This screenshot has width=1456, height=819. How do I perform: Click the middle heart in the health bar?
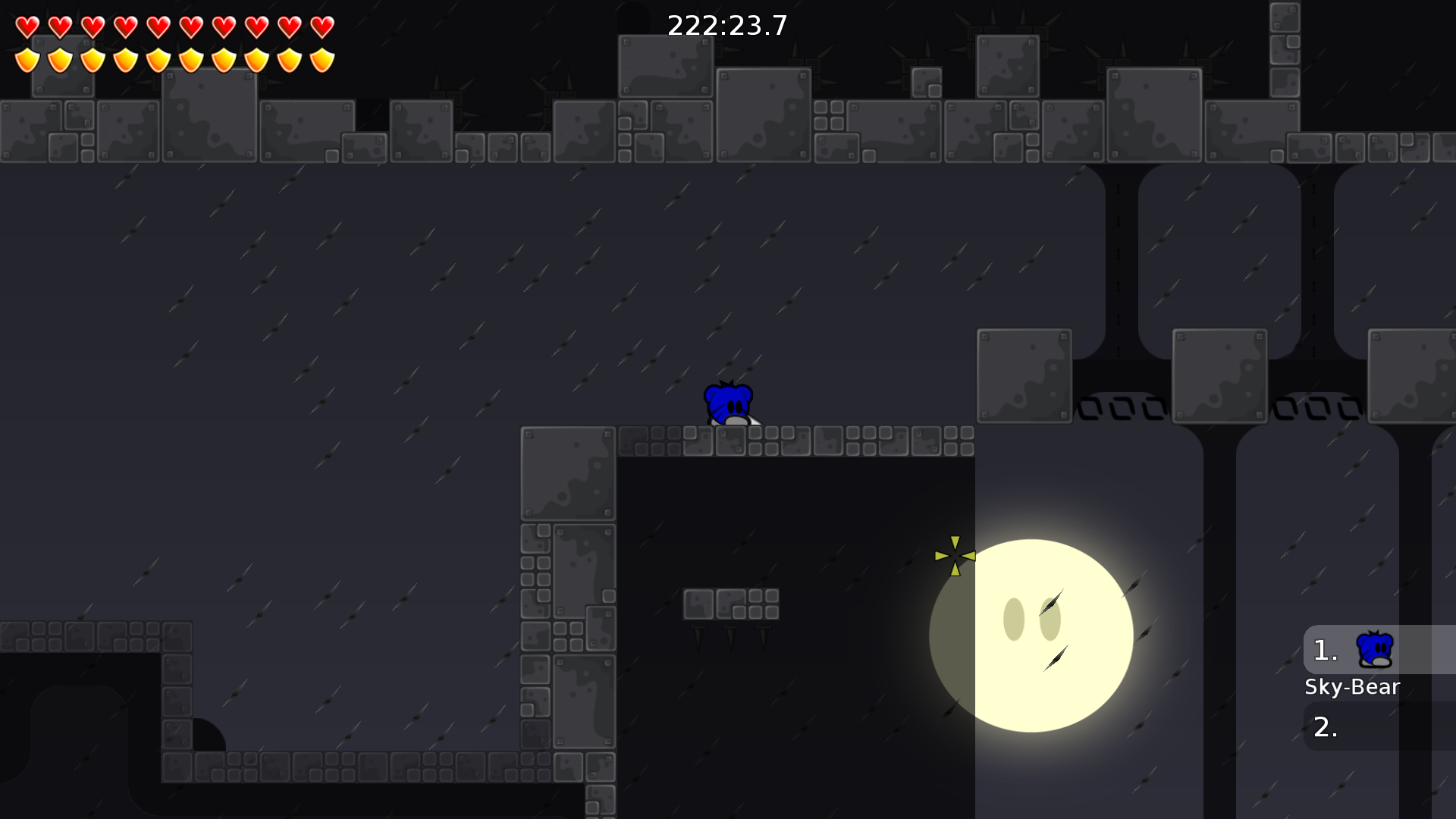(x=159, y=27)
